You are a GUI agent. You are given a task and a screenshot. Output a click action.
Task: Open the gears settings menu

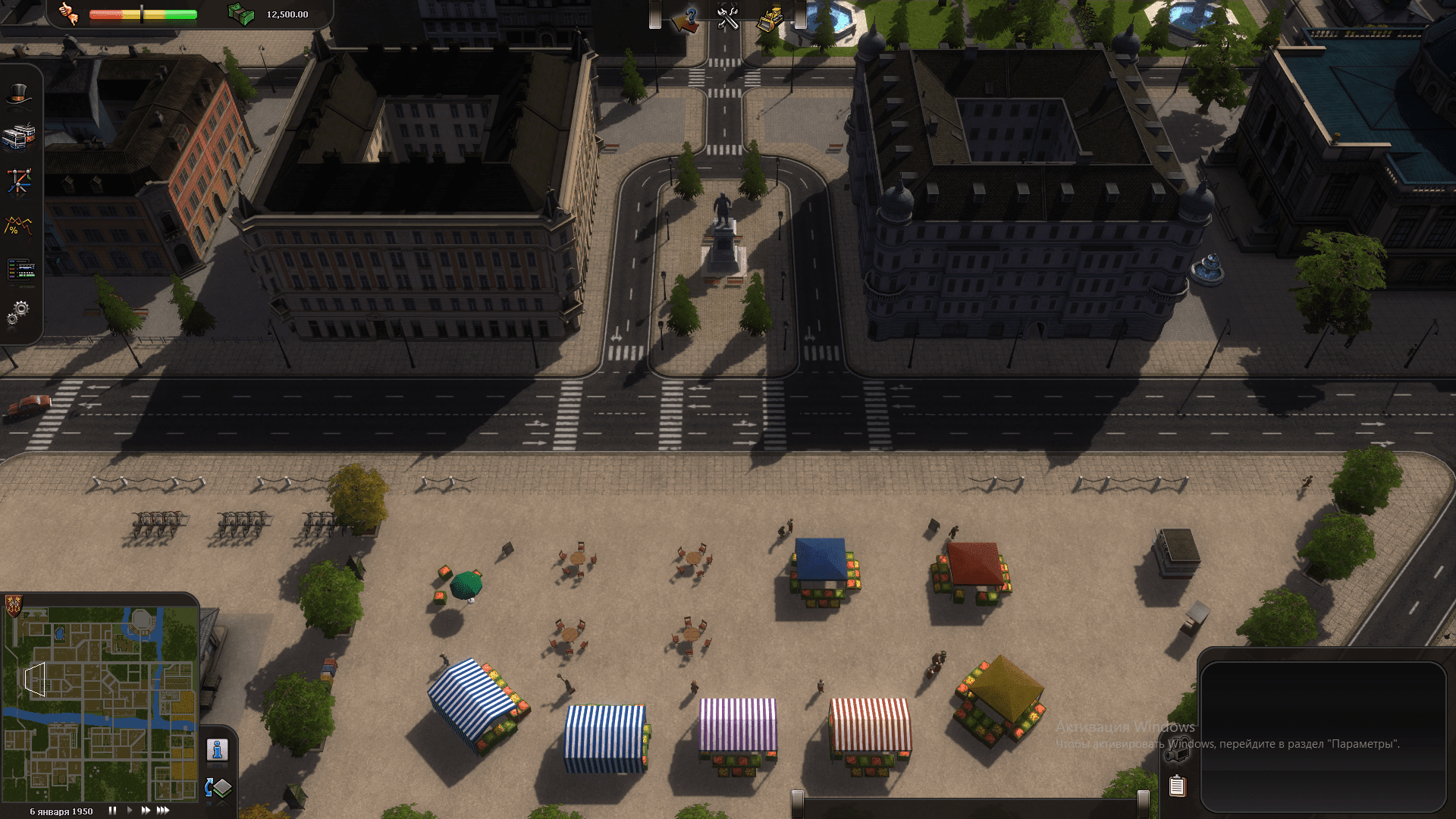(19, 311)
